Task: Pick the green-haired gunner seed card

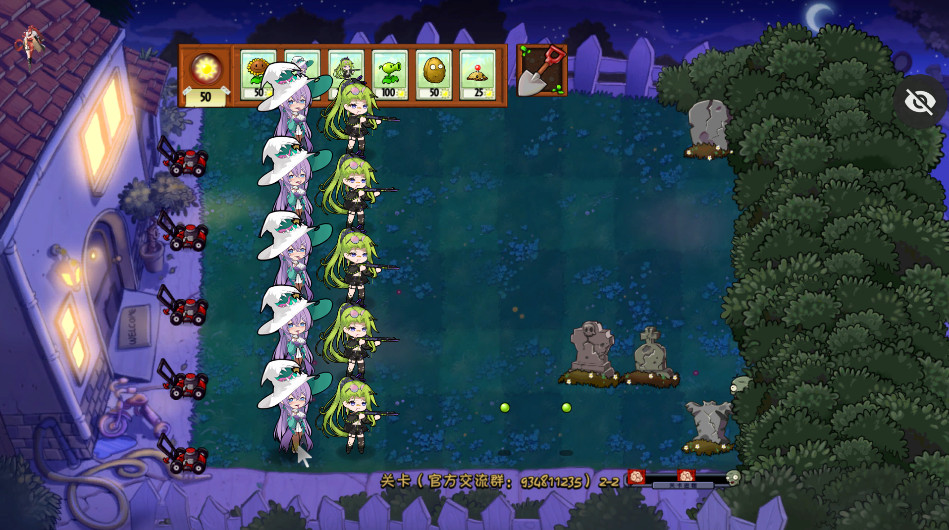Action: [346, 60]
